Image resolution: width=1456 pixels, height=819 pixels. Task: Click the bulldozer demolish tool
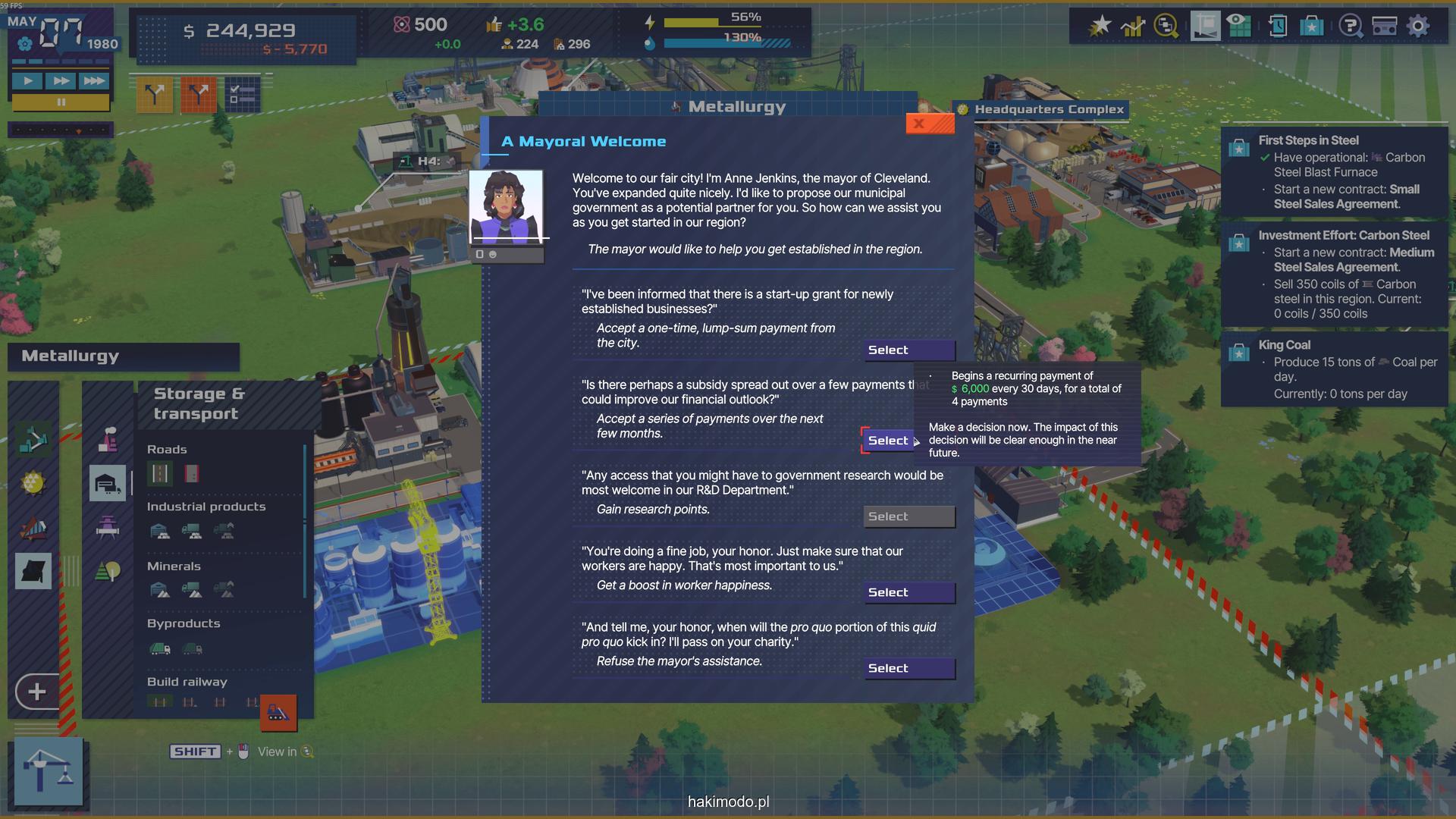pos(278,713)
